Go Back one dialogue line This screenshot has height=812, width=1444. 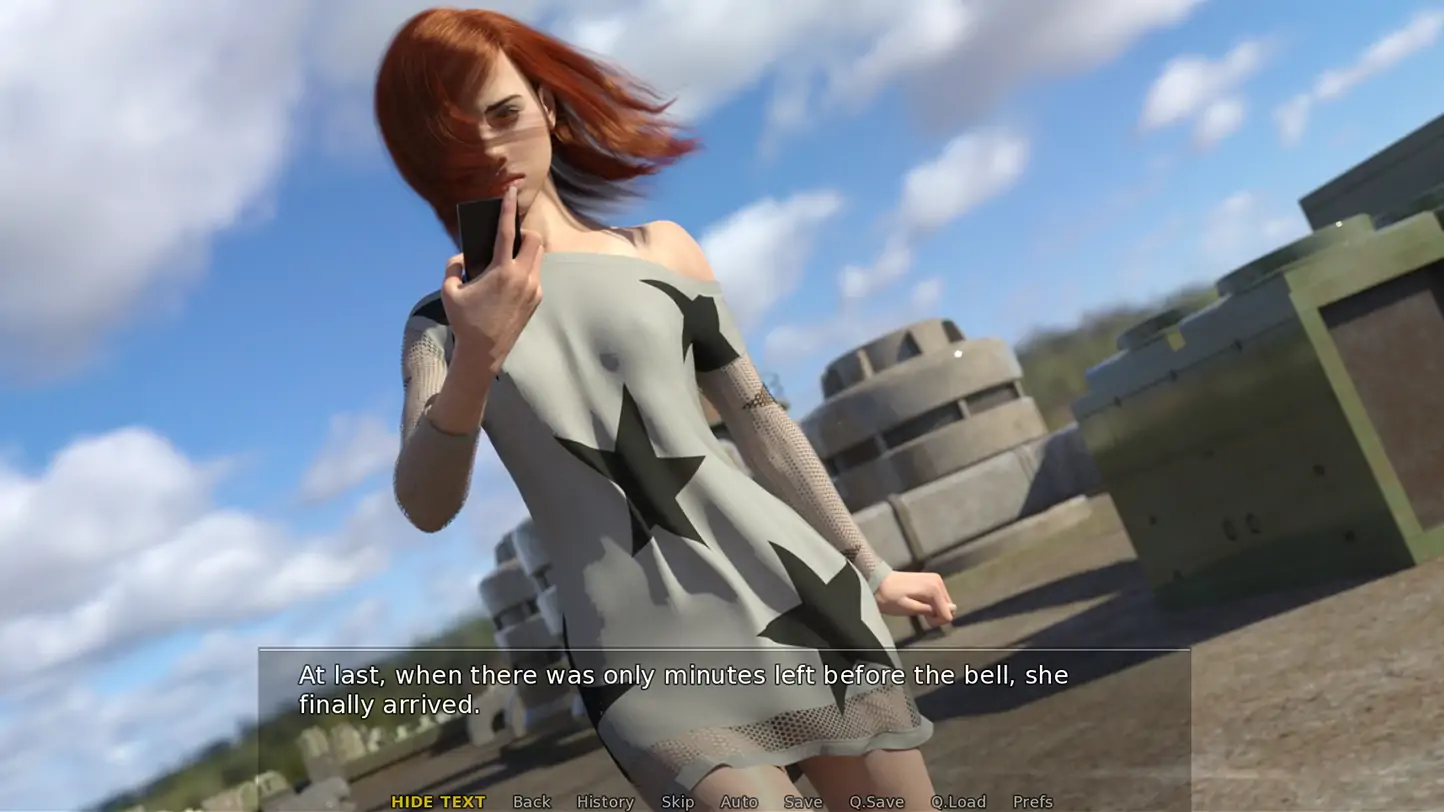click(531, 801)
